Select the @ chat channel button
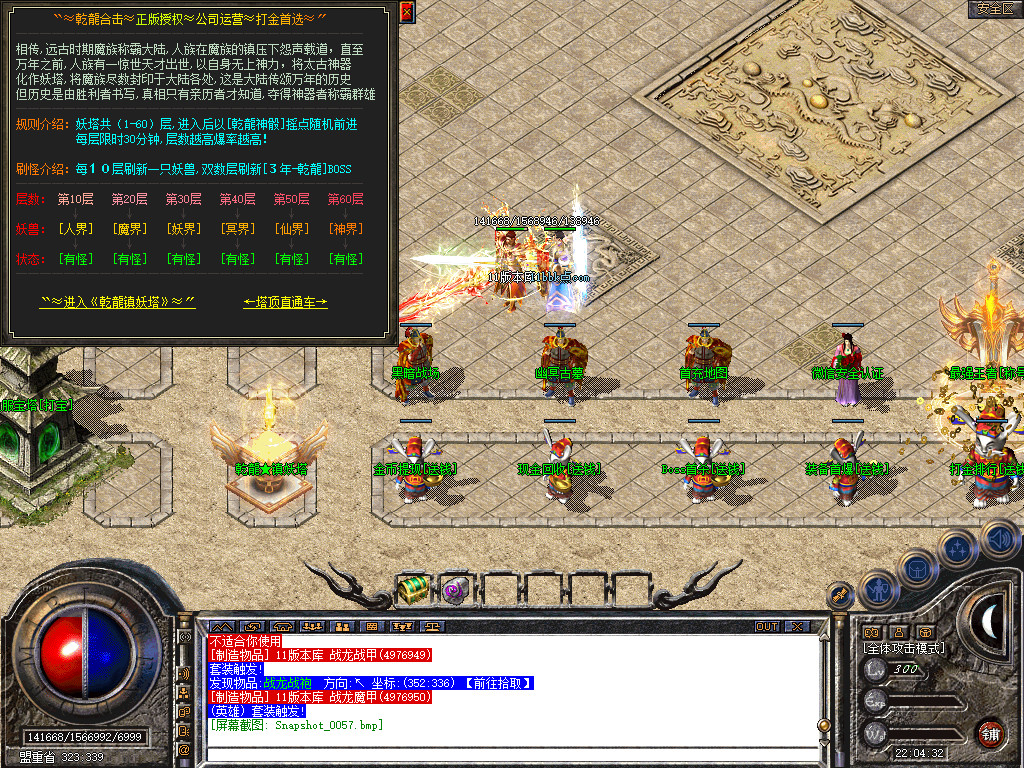1024x768 pixels. [x=185, y=749]
